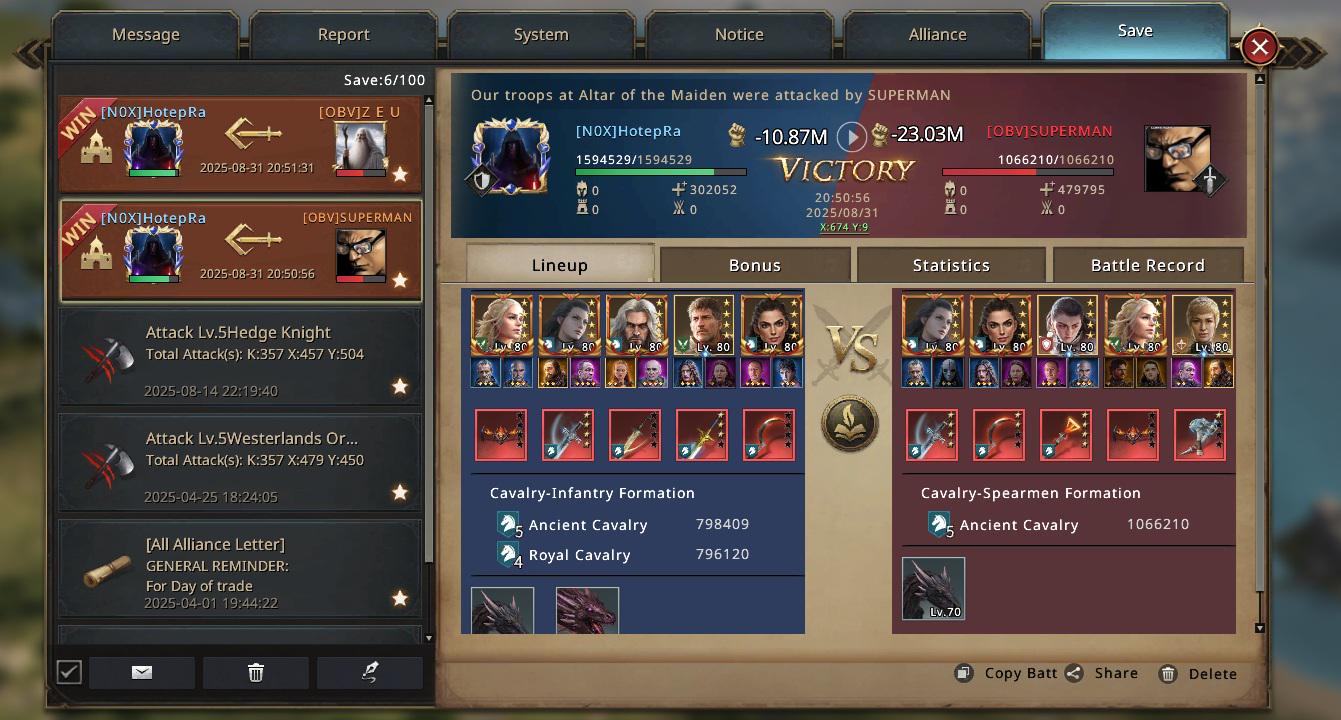The width and height of the screenshot is (1341, 720).
Task: View the Statistics tab
Action: 951,265
